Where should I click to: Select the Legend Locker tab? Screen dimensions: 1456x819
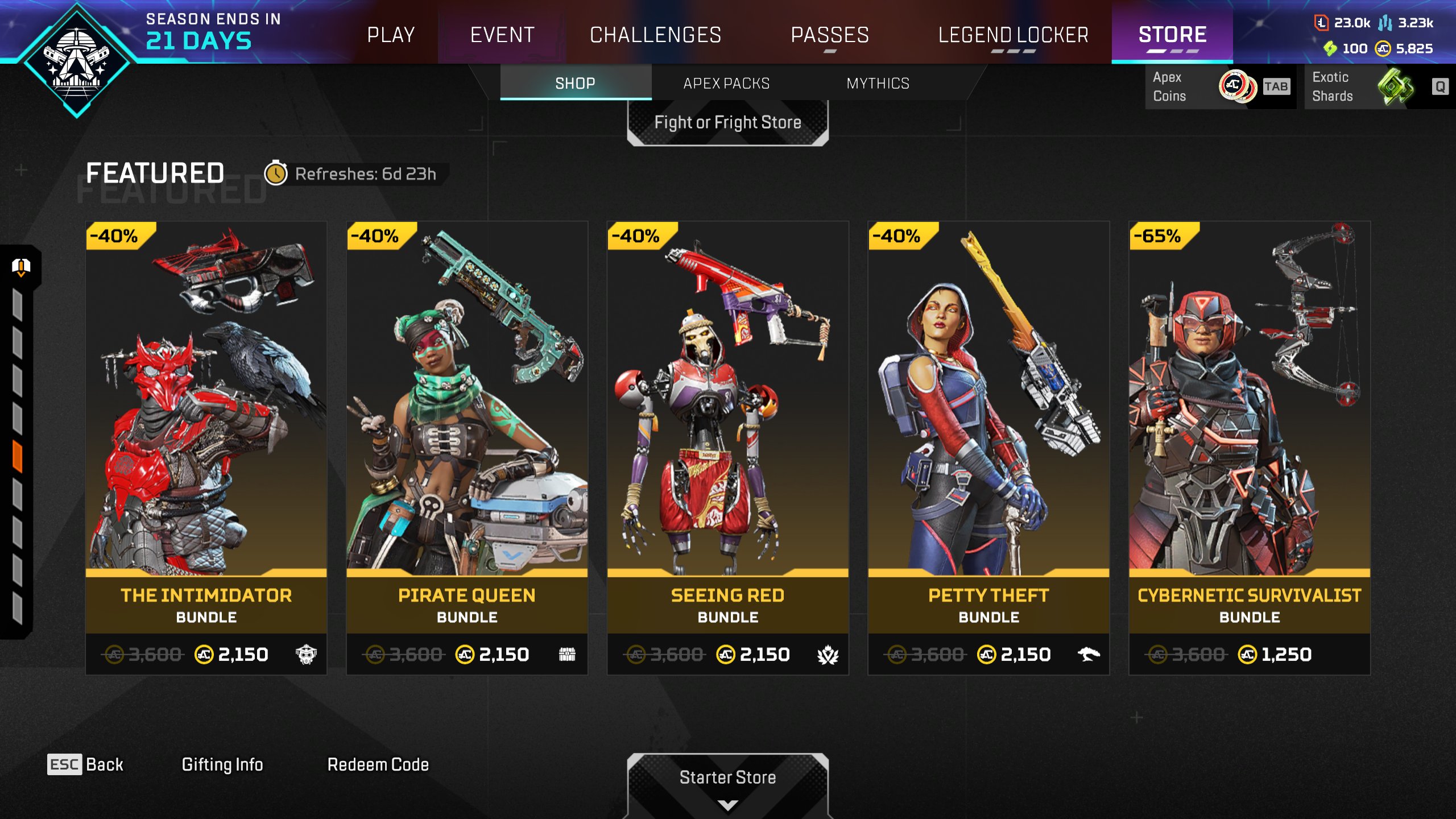tap(1013, 35)
